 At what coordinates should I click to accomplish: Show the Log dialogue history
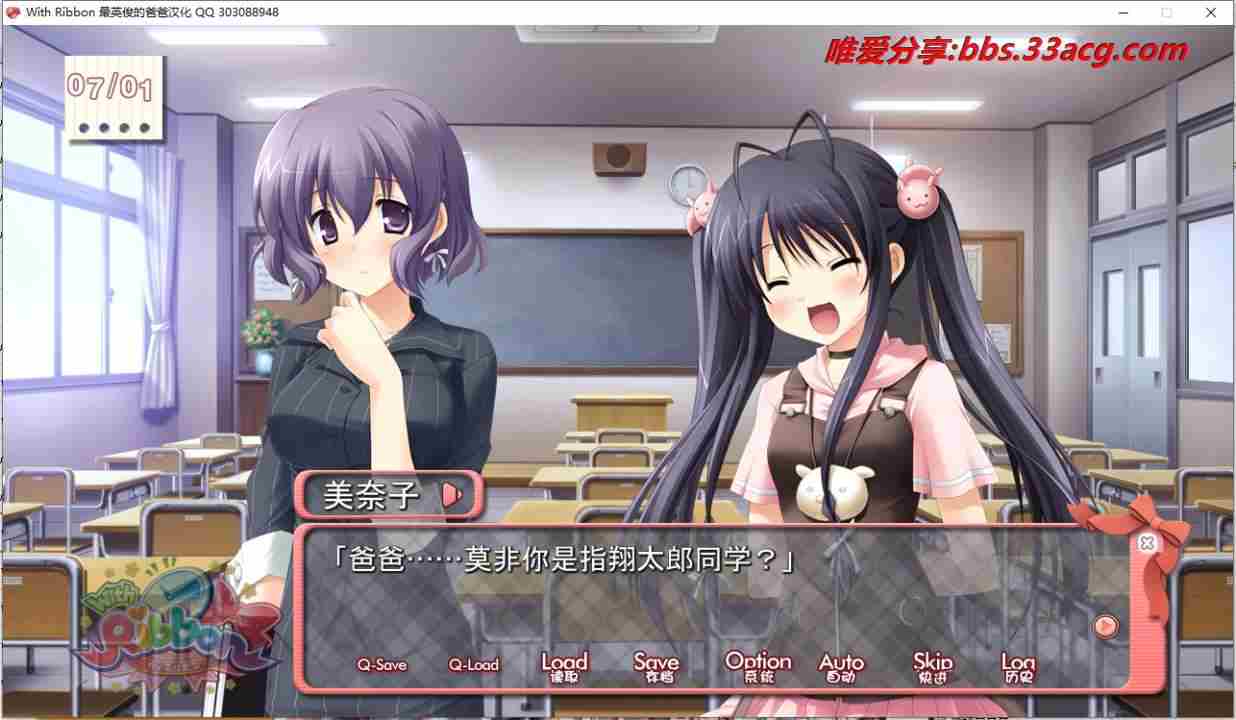tap(1018, 666)
